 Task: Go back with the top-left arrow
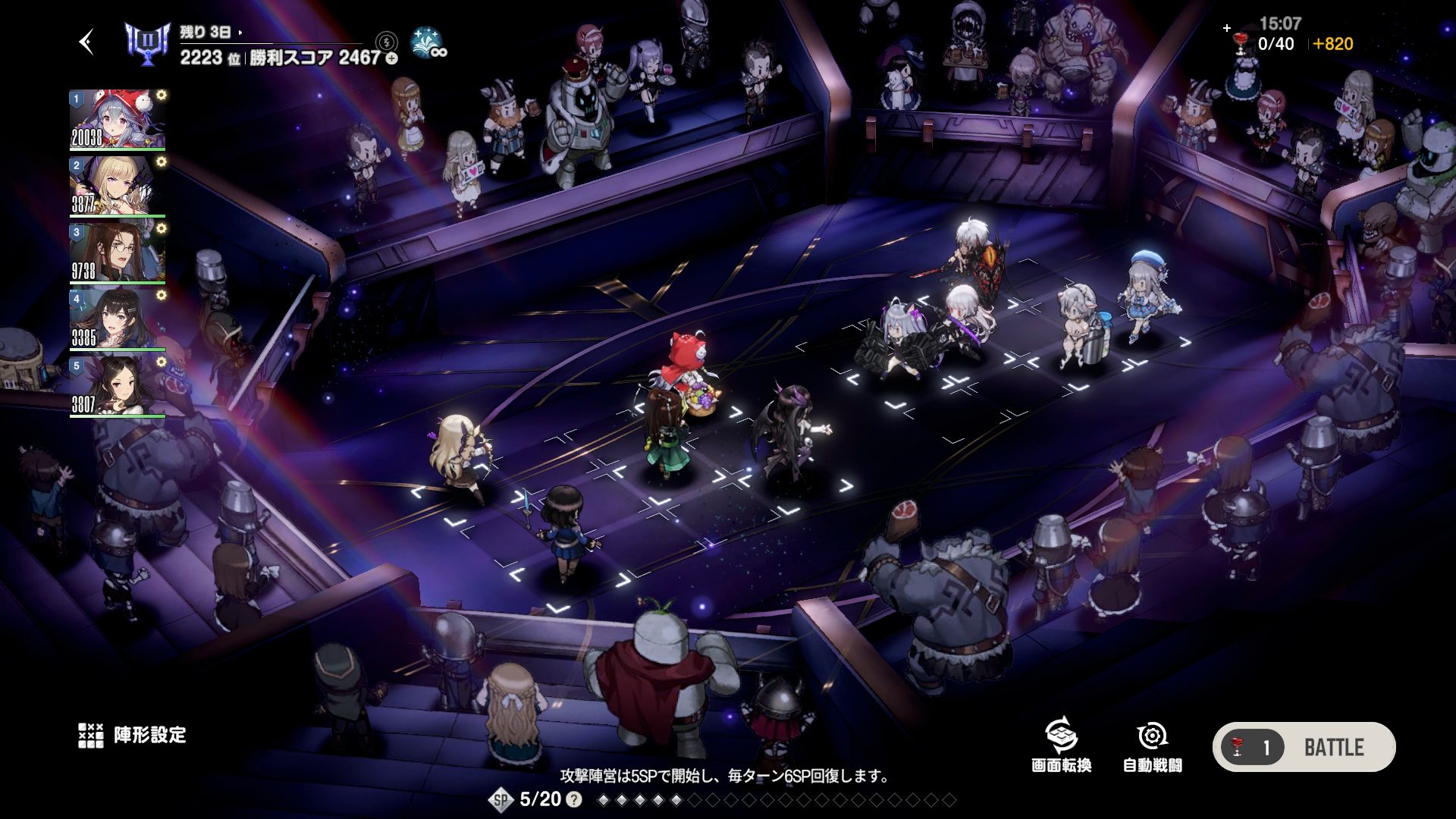[x=87, y=42]
